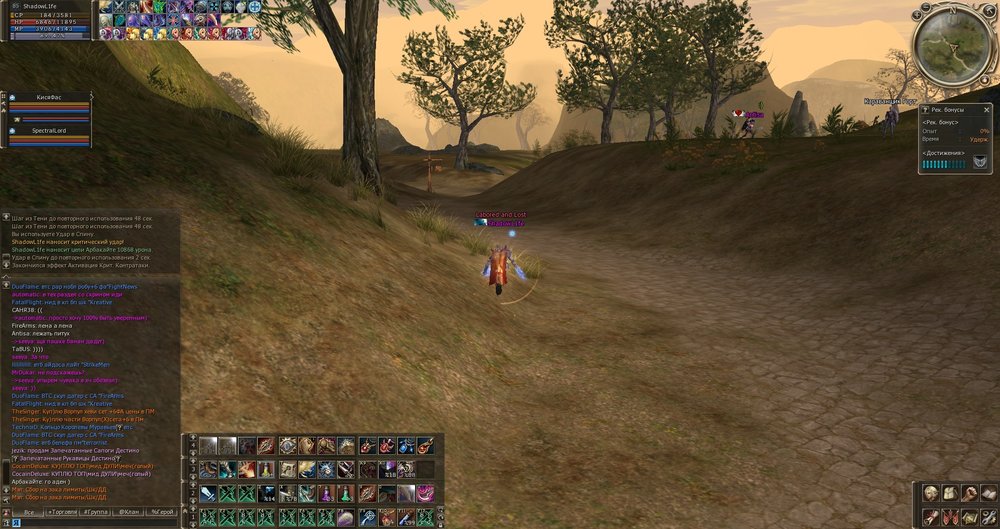Open the clan banners icon
The width and height of the screenshot is (1000, 529).
949,516
